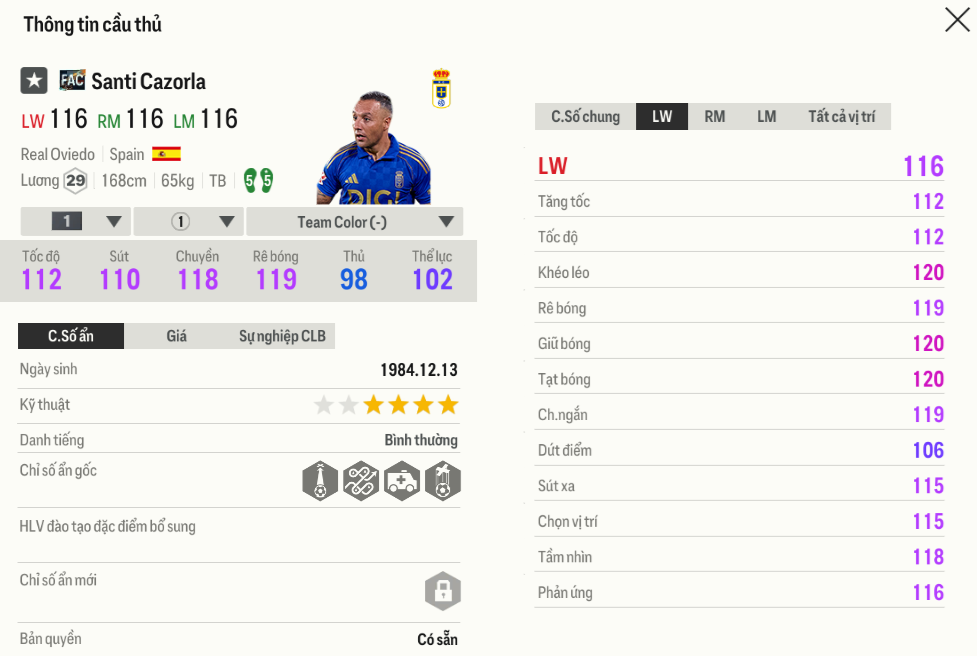Screen dimensions: 977x656
Task: Click the ambulance hidden trait icon
Action: point(402,481)
